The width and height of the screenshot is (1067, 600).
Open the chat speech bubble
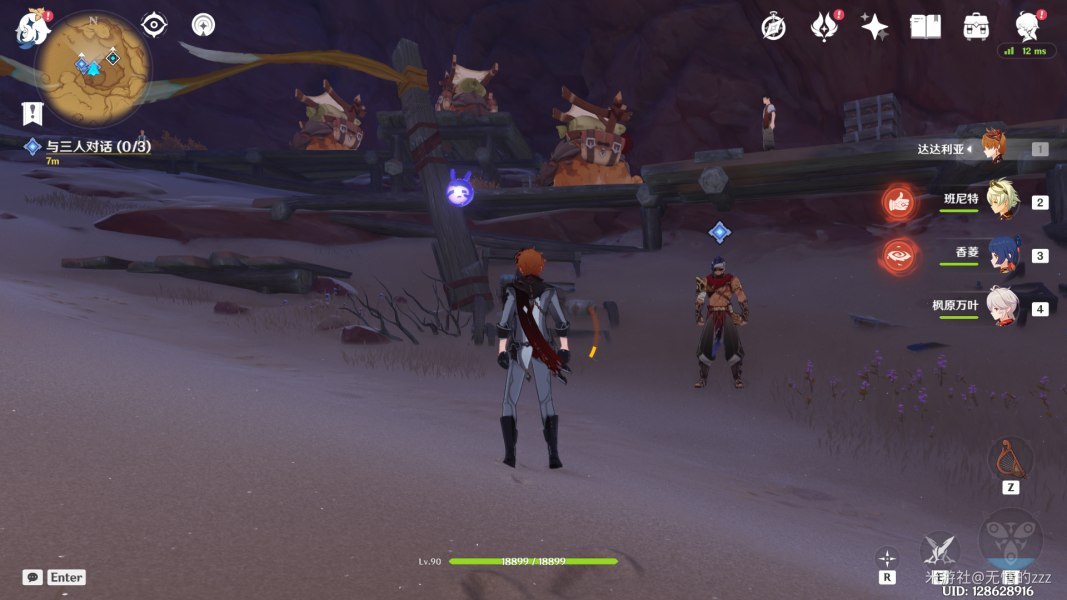[33, 577]
